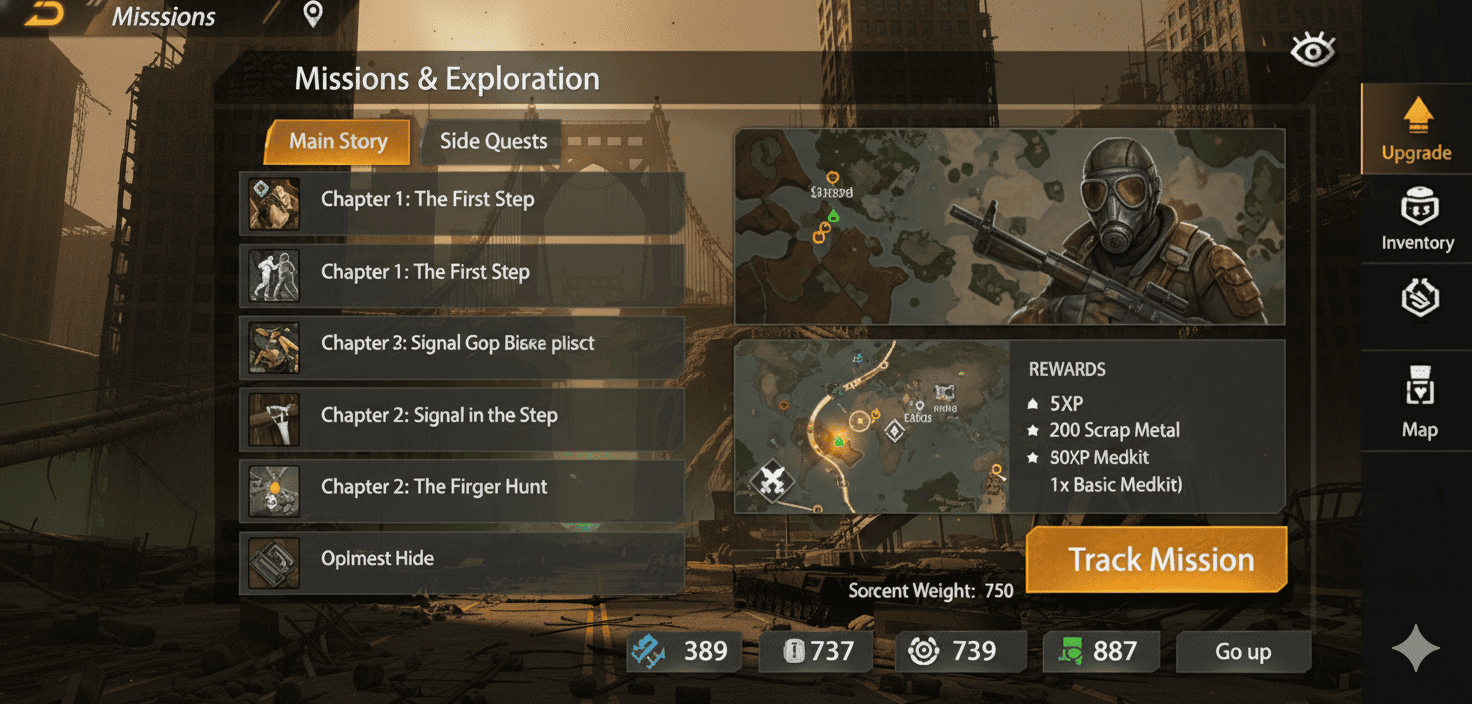Click the Track Mission button
Viewport: 1472px width, 704px height.
[1159, 560]
